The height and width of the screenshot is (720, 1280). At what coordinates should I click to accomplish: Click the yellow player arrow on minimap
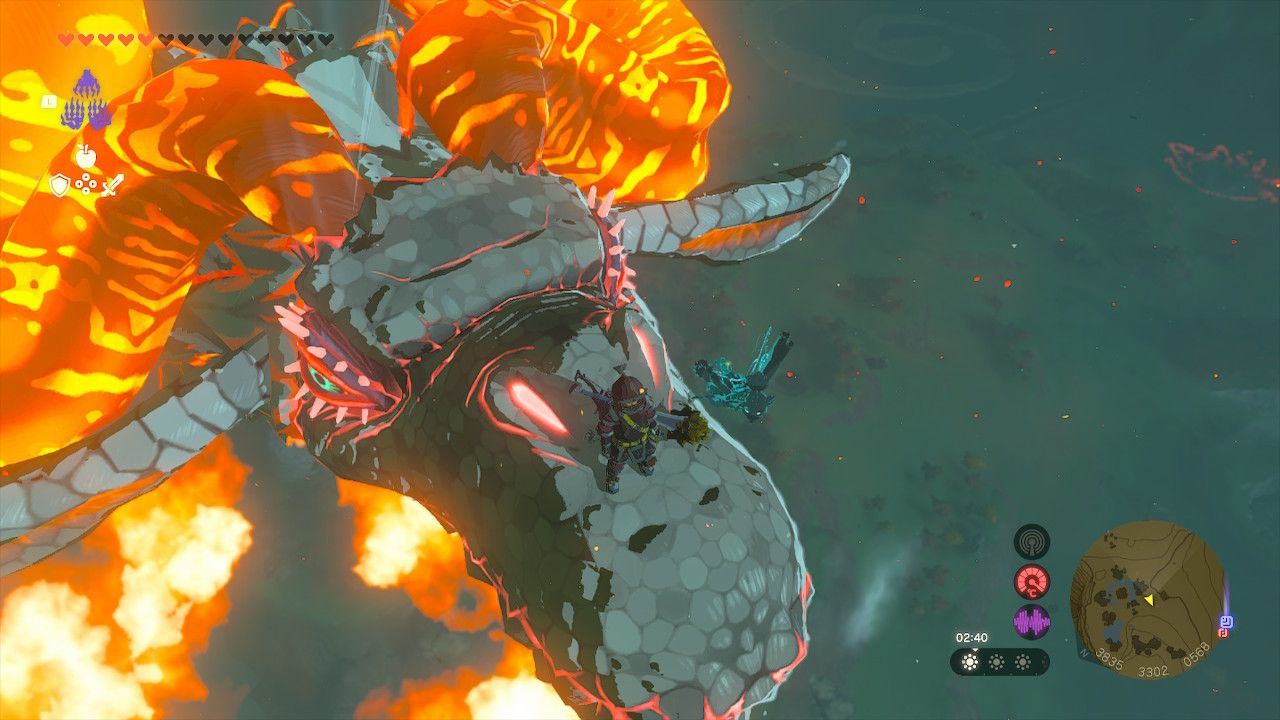pos(1150,599)
